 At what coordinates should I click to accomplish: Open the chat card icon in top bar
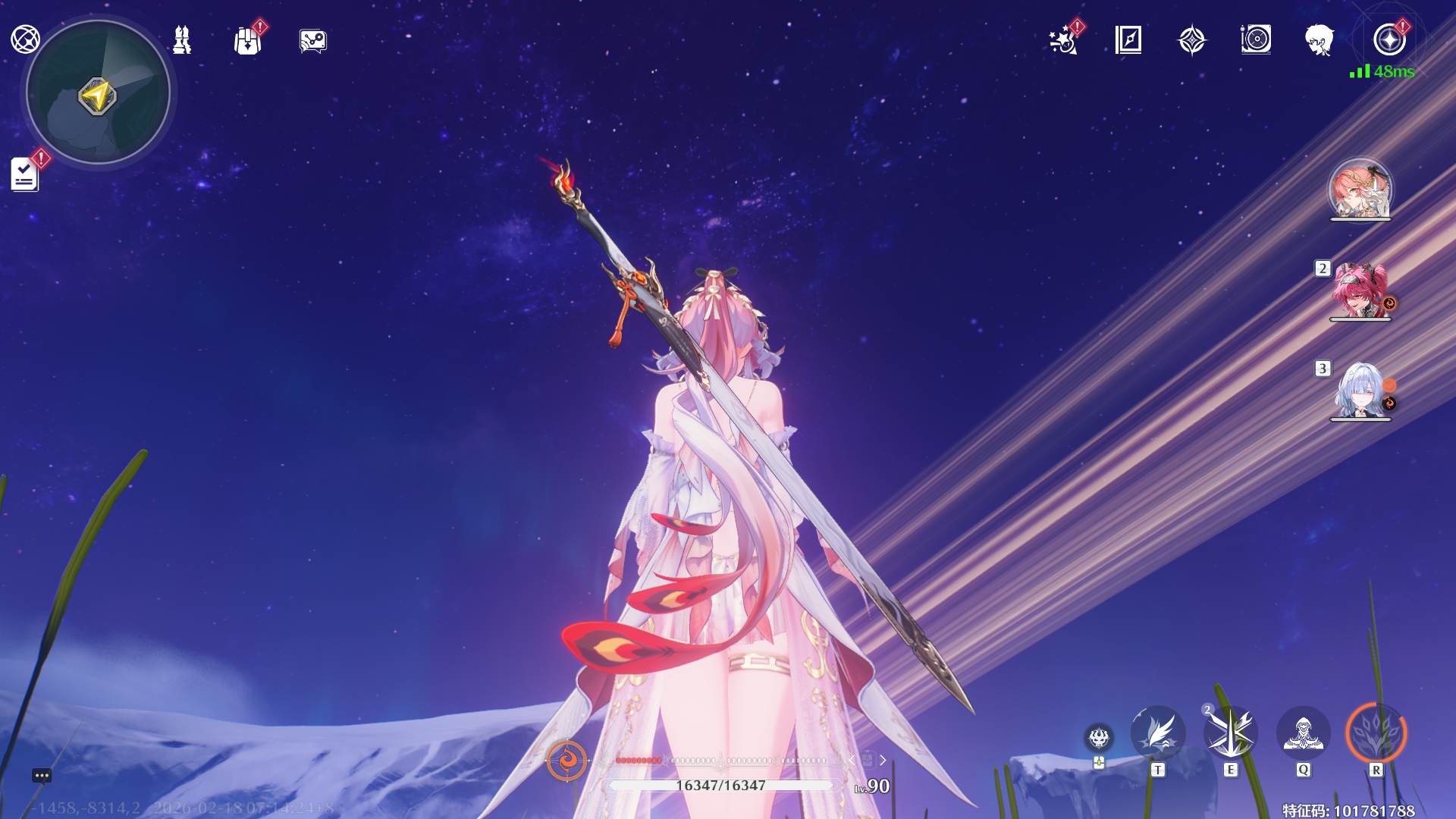312,41
